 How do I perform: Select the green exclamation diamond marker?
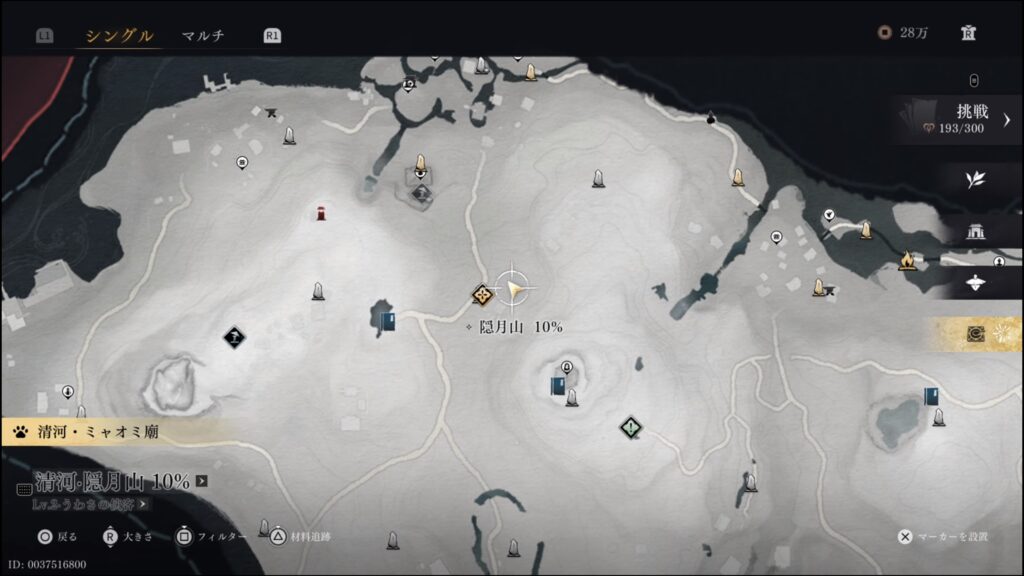[629, 428]
